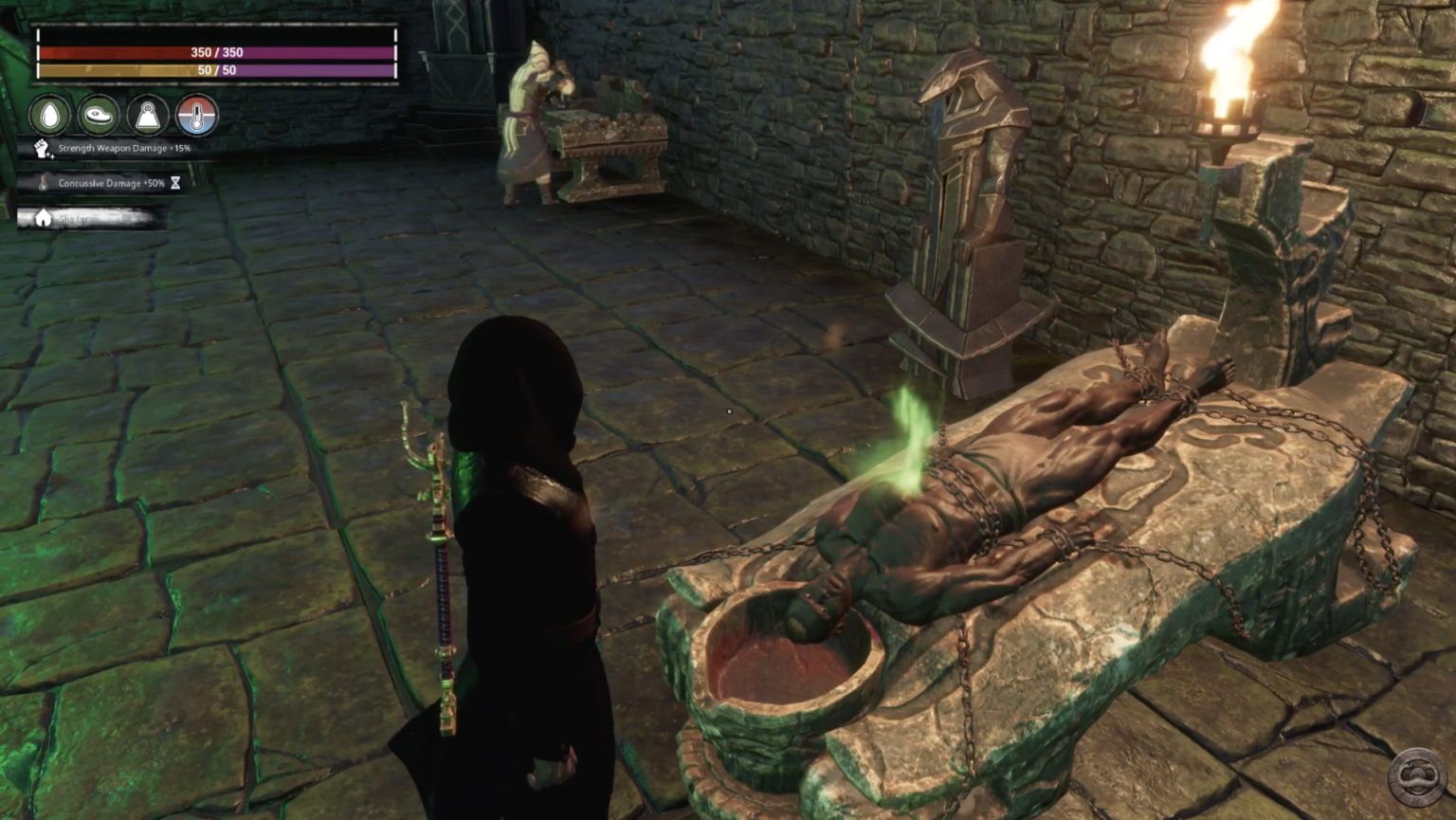The width and height of the screenshot is (1456, 820).
Task: Open the circular emblem in the bottom-right corner
Action: [x=1419, y=776]
